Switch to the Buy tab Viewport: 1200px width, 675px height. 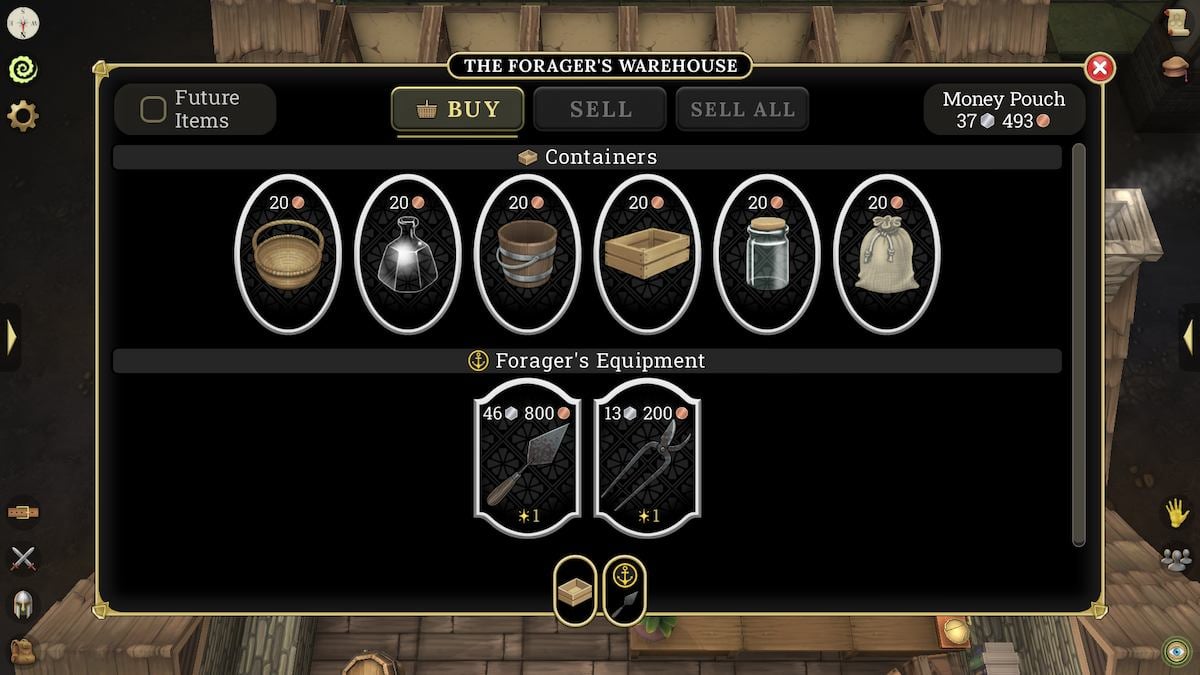[458, 109]
